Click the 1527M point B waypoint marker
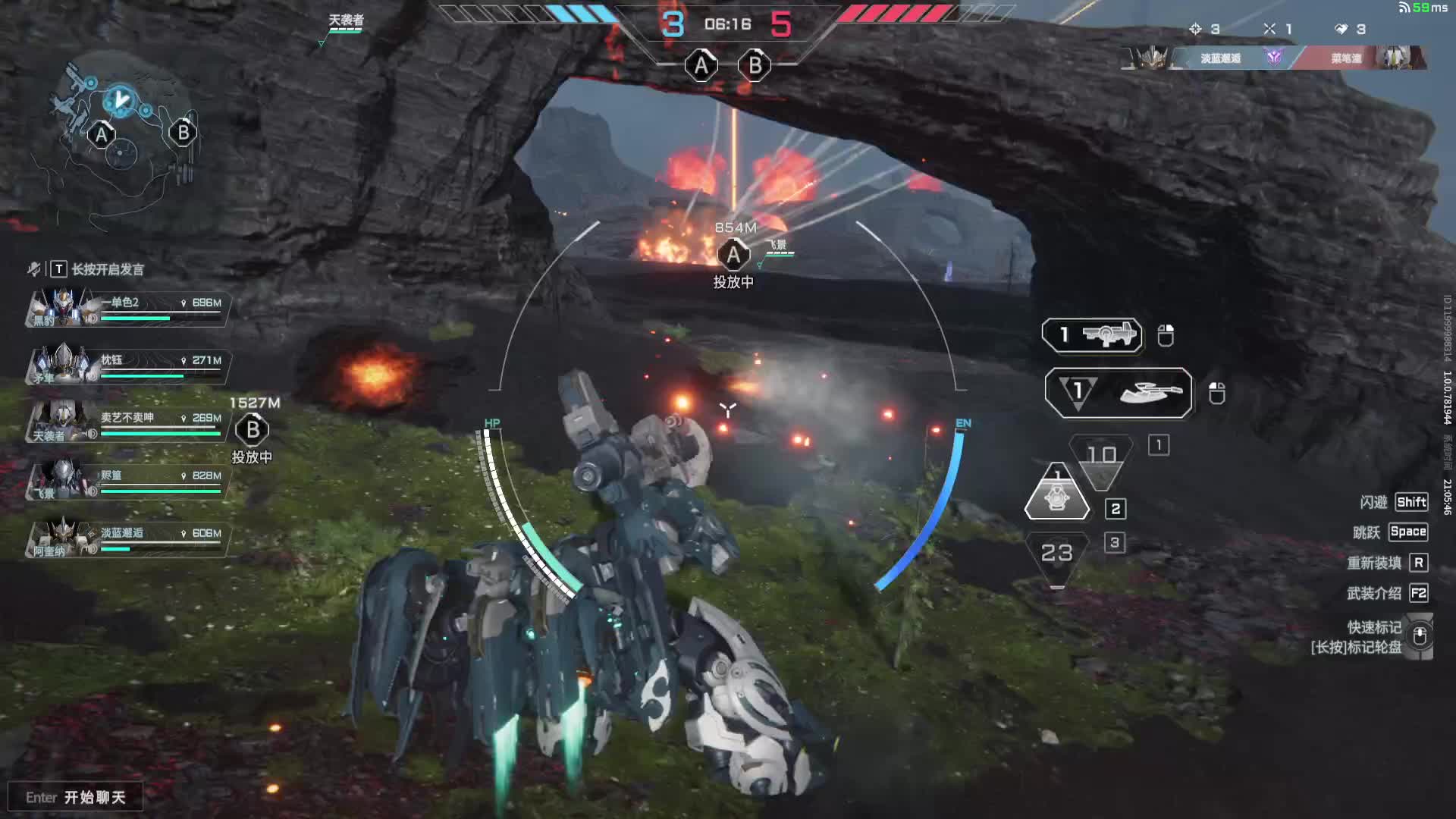 click(253, 430)
